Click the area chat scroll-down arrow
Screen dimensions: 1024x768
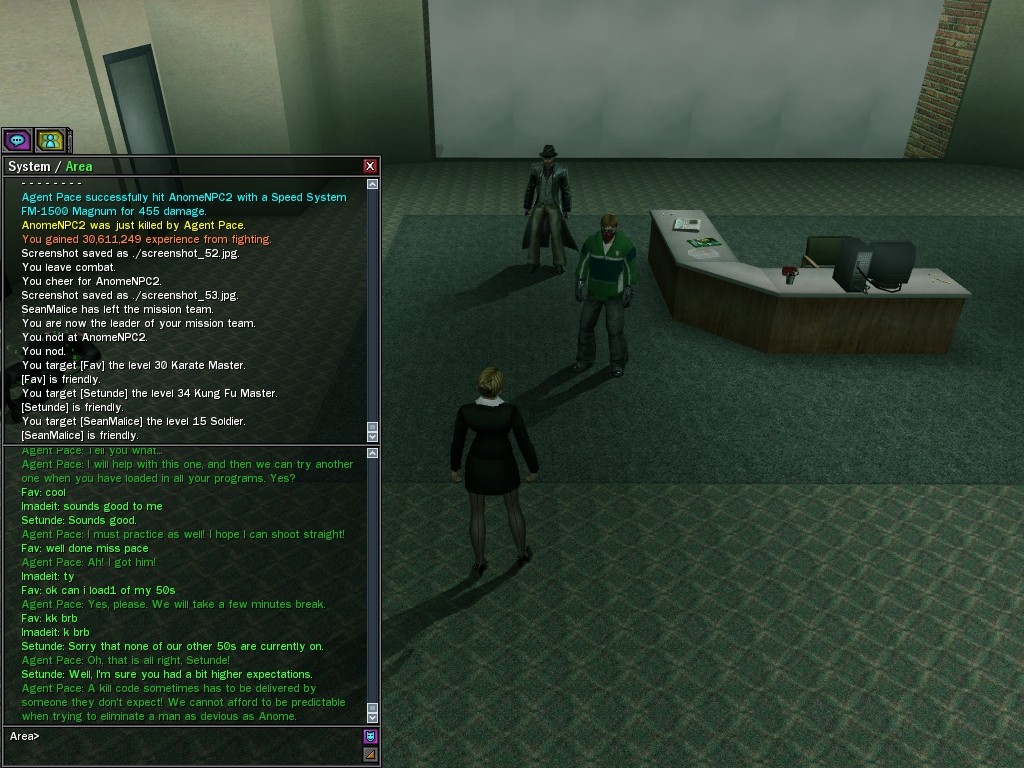pos(373,717)
